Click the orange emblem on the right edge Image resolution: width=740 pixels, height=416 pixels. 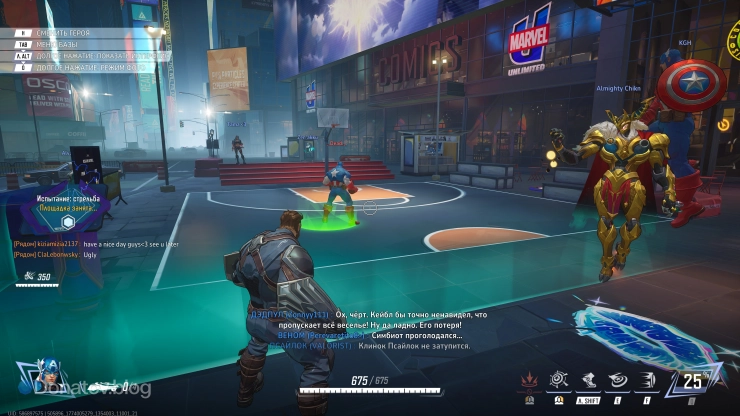724,125
